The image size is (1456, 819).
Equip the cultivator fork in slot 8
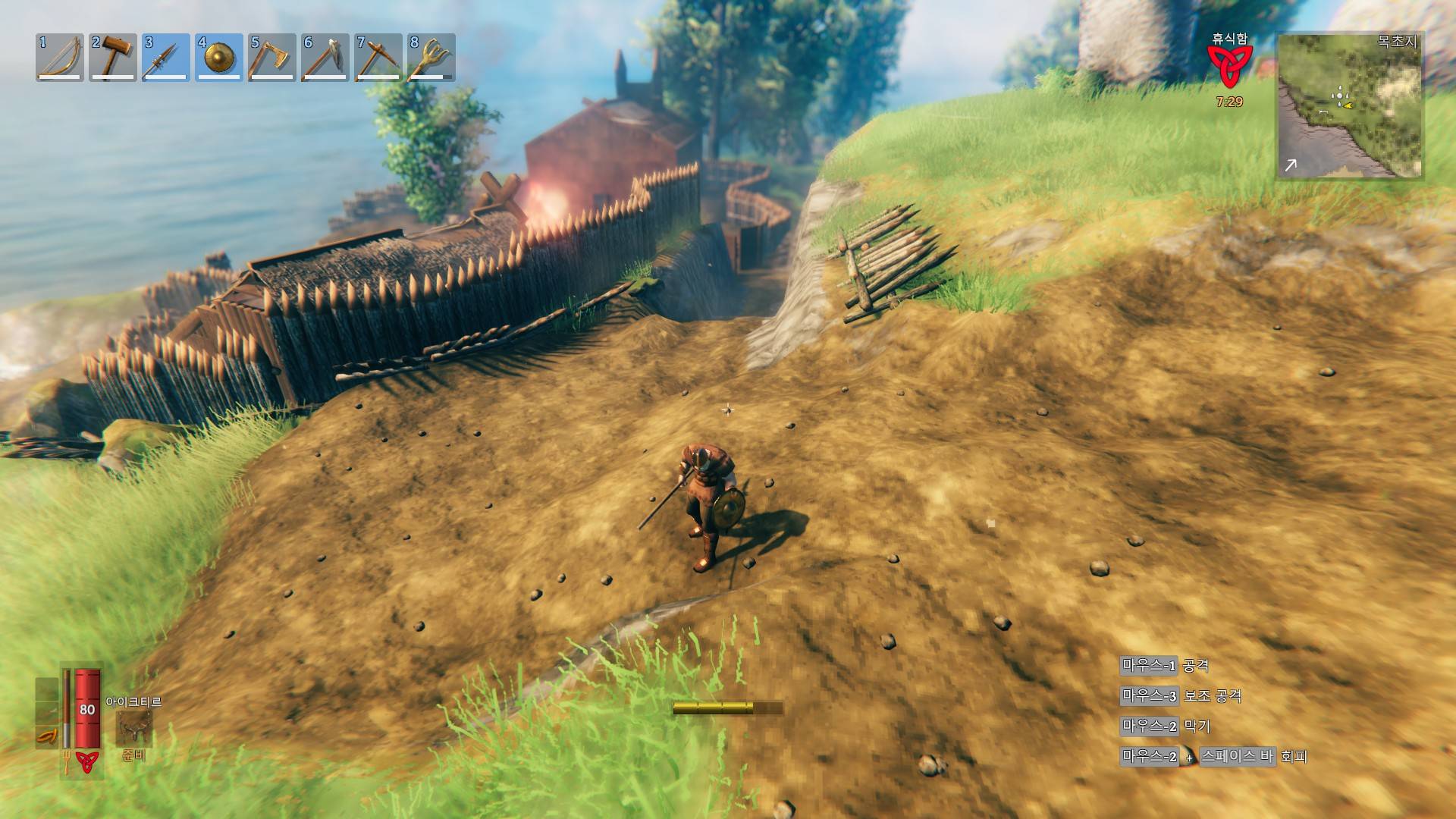431,57
